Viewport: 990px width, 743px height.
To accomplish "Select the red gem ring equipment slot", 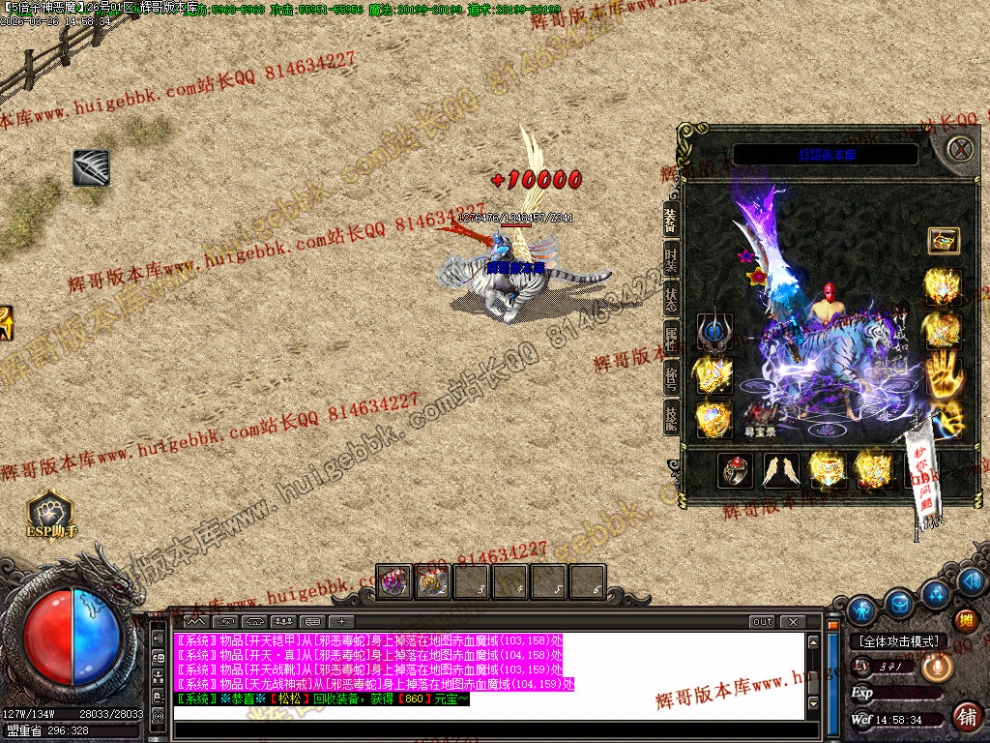I will (736, 470).
